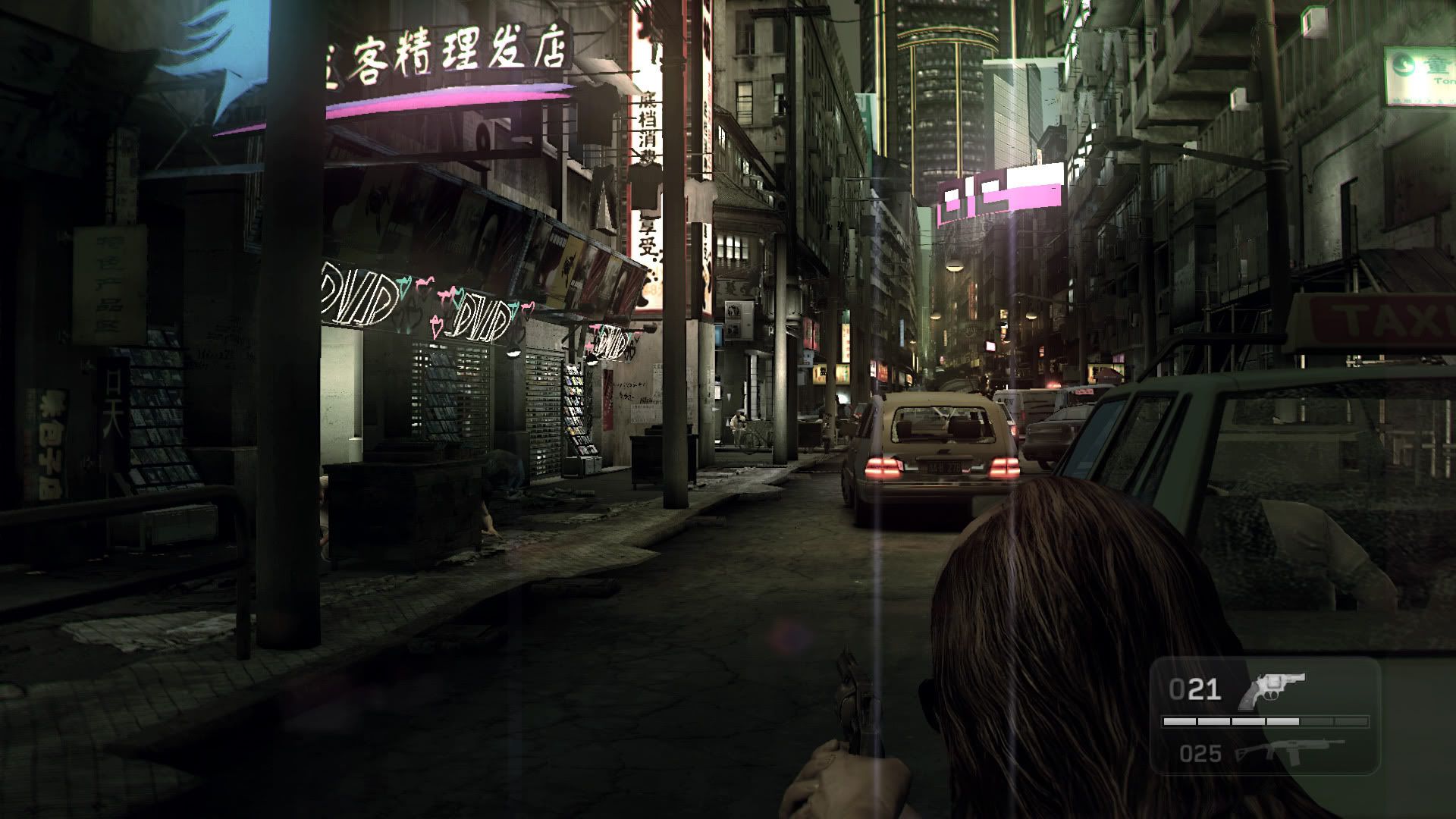This screenshot has width=1456, height=819.
Task: Switch to the submachine gun icon
Action: [x=1288, y=751]
